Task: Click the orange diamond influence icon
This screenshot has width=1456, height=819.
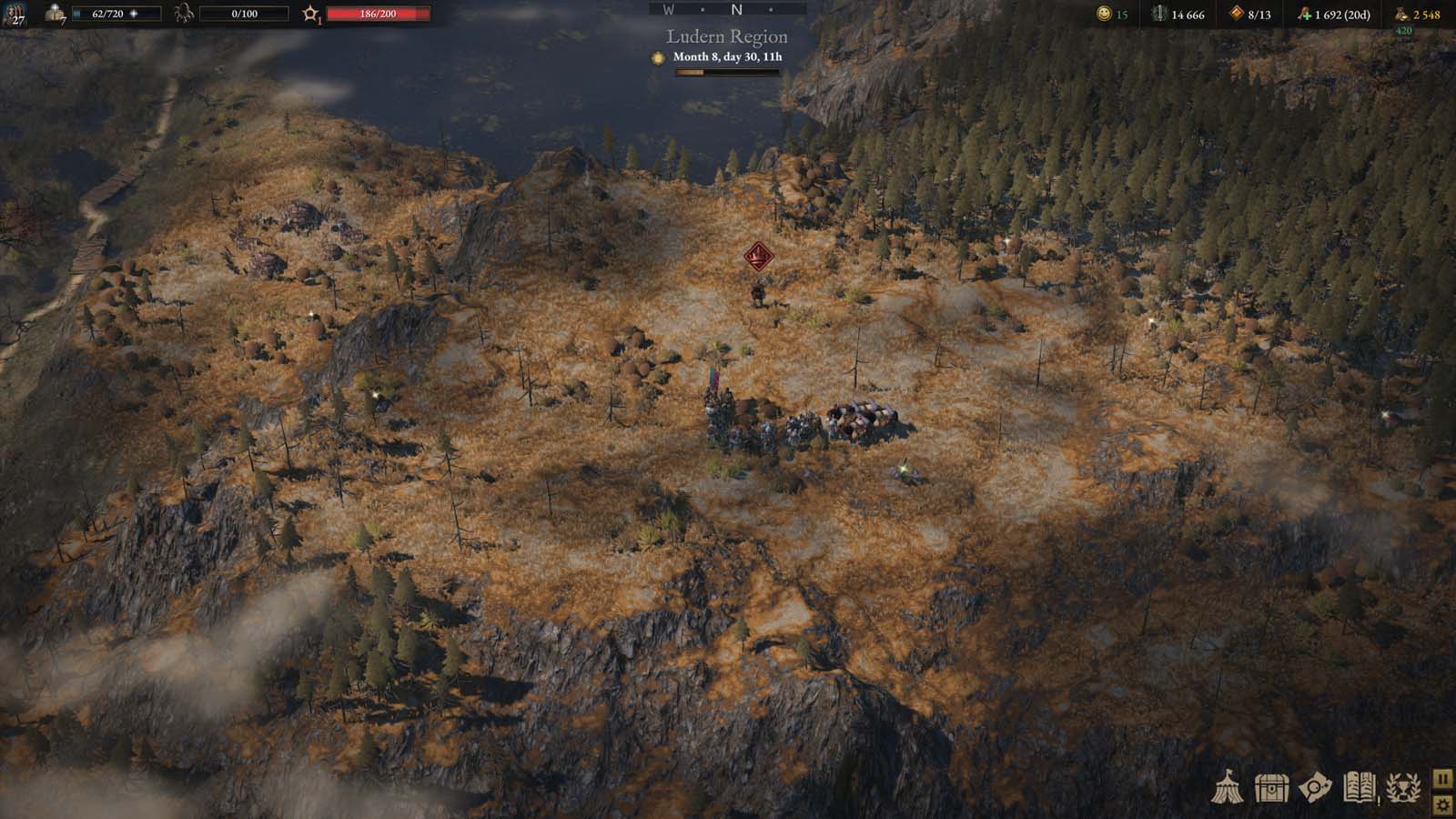Action: point(1236,14)
